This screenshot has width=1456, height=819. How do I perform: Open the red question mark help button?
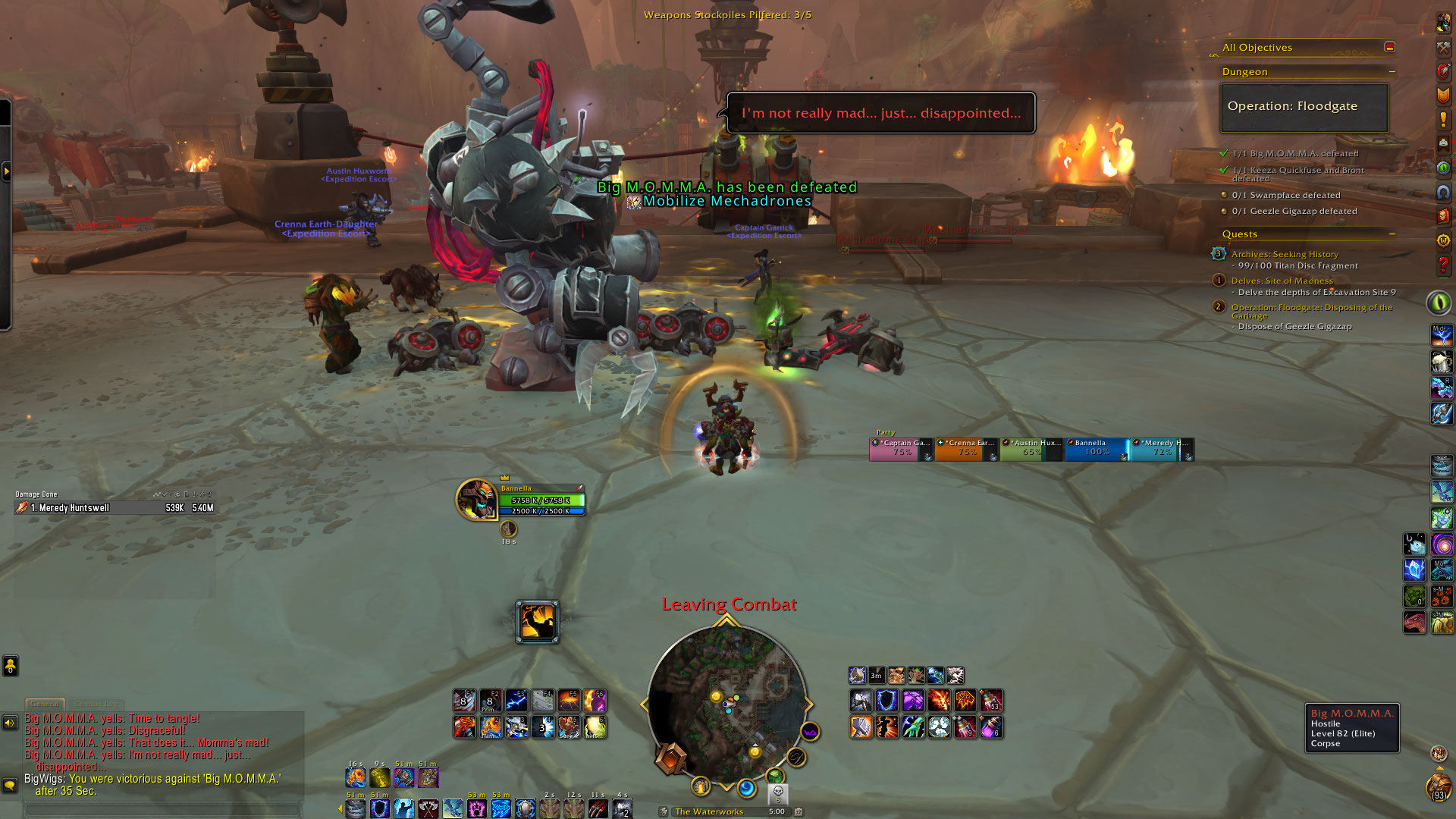[x=1443, y=265]
